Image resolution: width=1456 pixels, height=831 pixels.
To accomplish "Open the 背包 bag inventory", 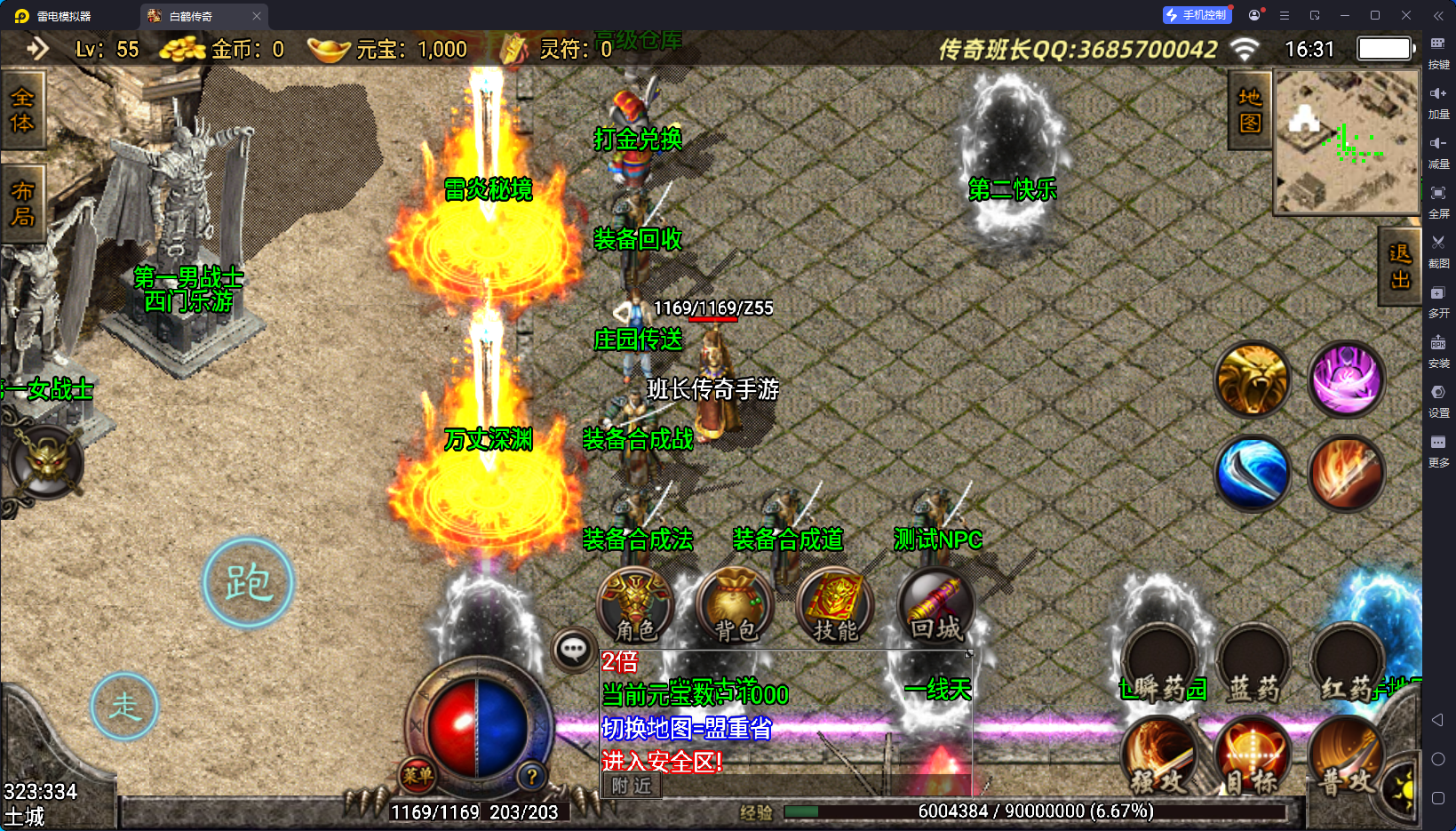I will pyautogui.click(x=736, y=606).
